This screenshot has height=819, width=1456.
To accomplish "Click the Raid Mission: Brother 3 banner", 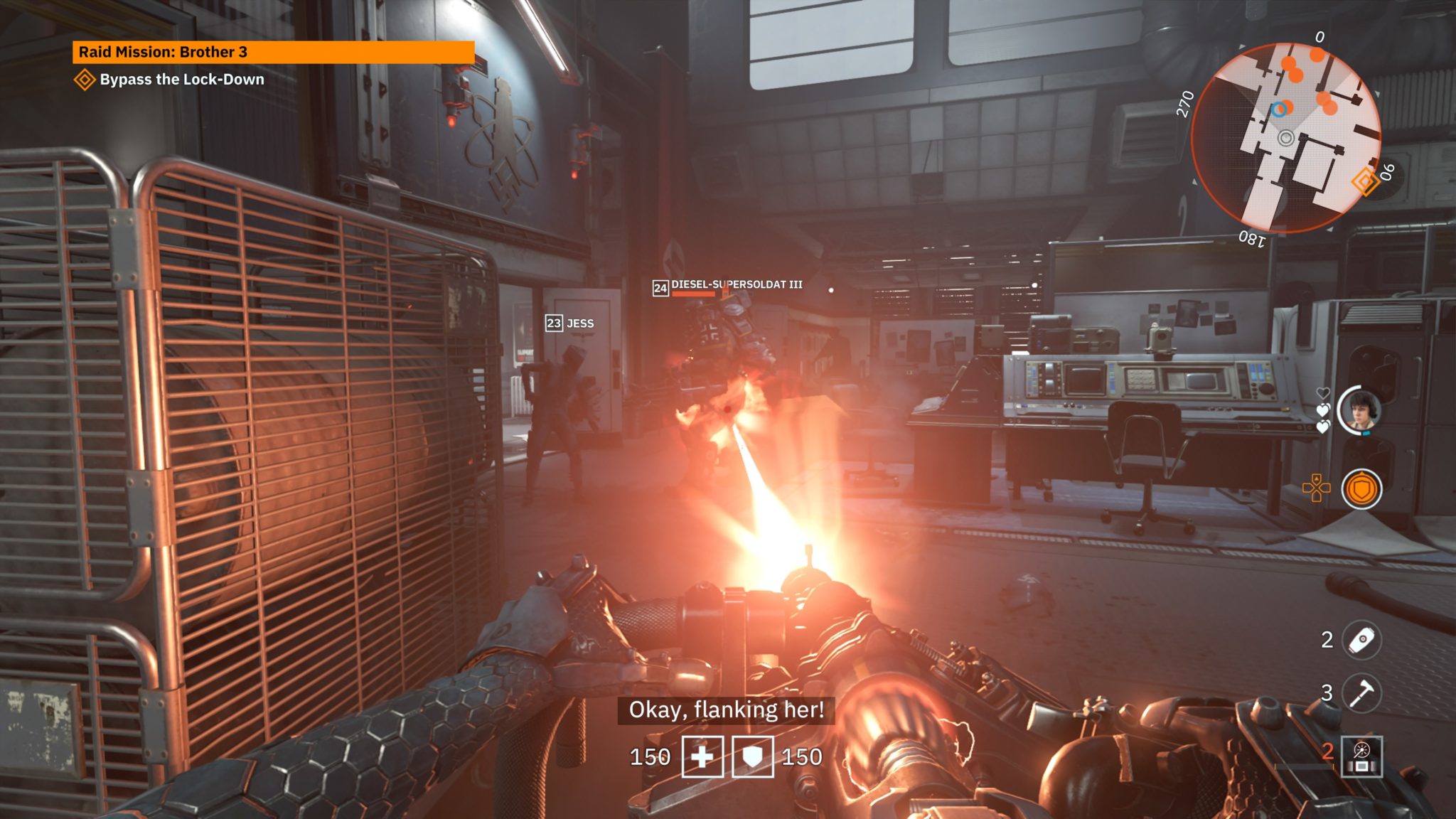I will pos(273,52).
